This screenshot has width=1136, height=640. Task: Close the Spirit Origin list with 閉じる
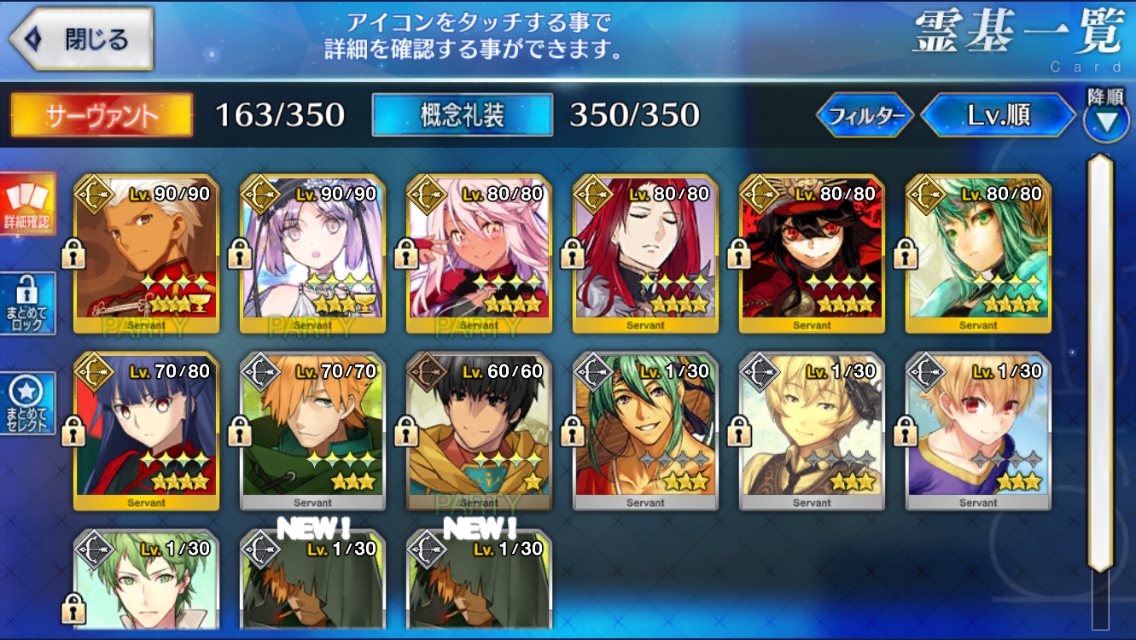coord(82,40)
